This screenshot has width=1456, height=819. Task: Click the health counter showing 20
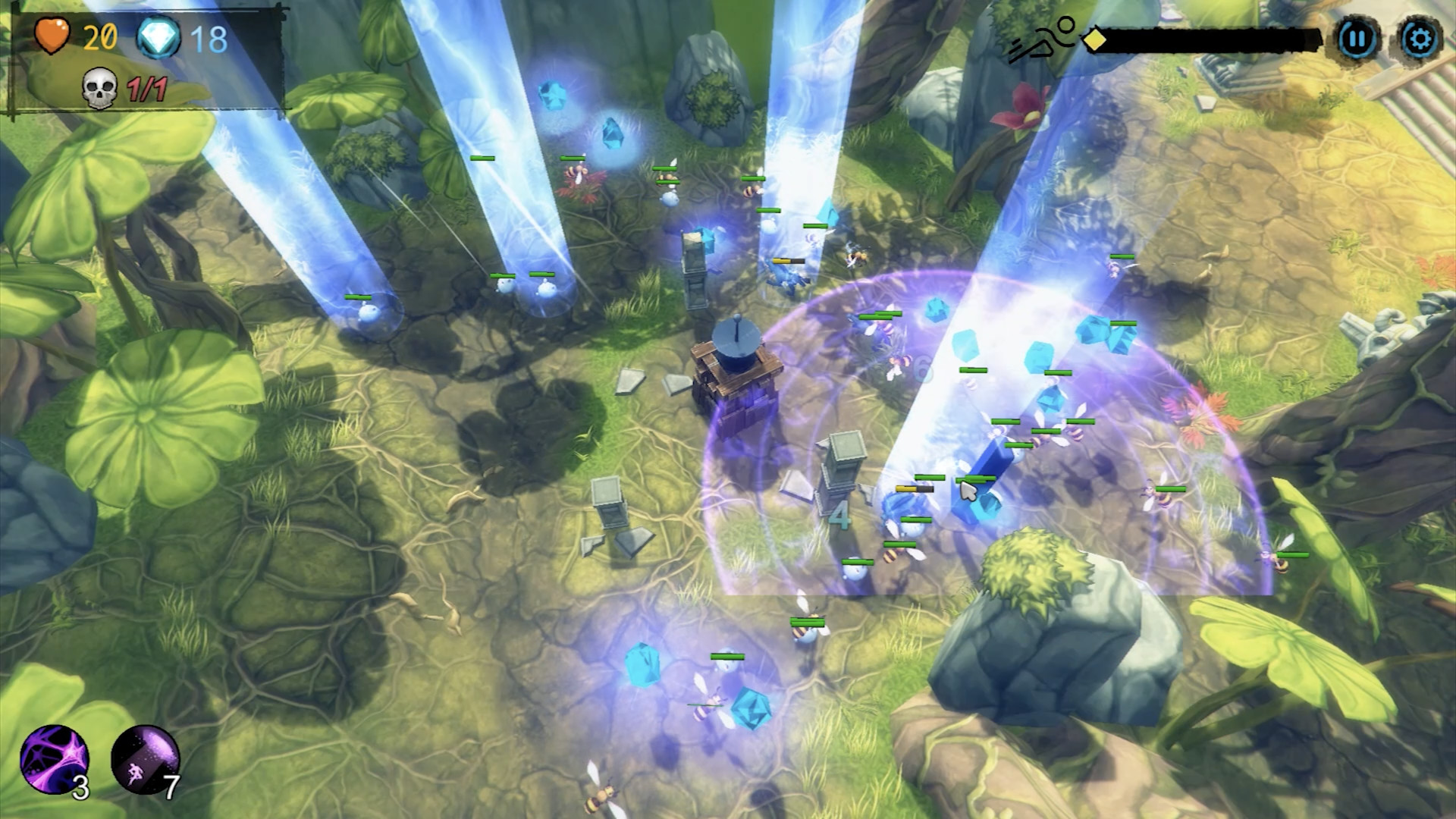99,34
